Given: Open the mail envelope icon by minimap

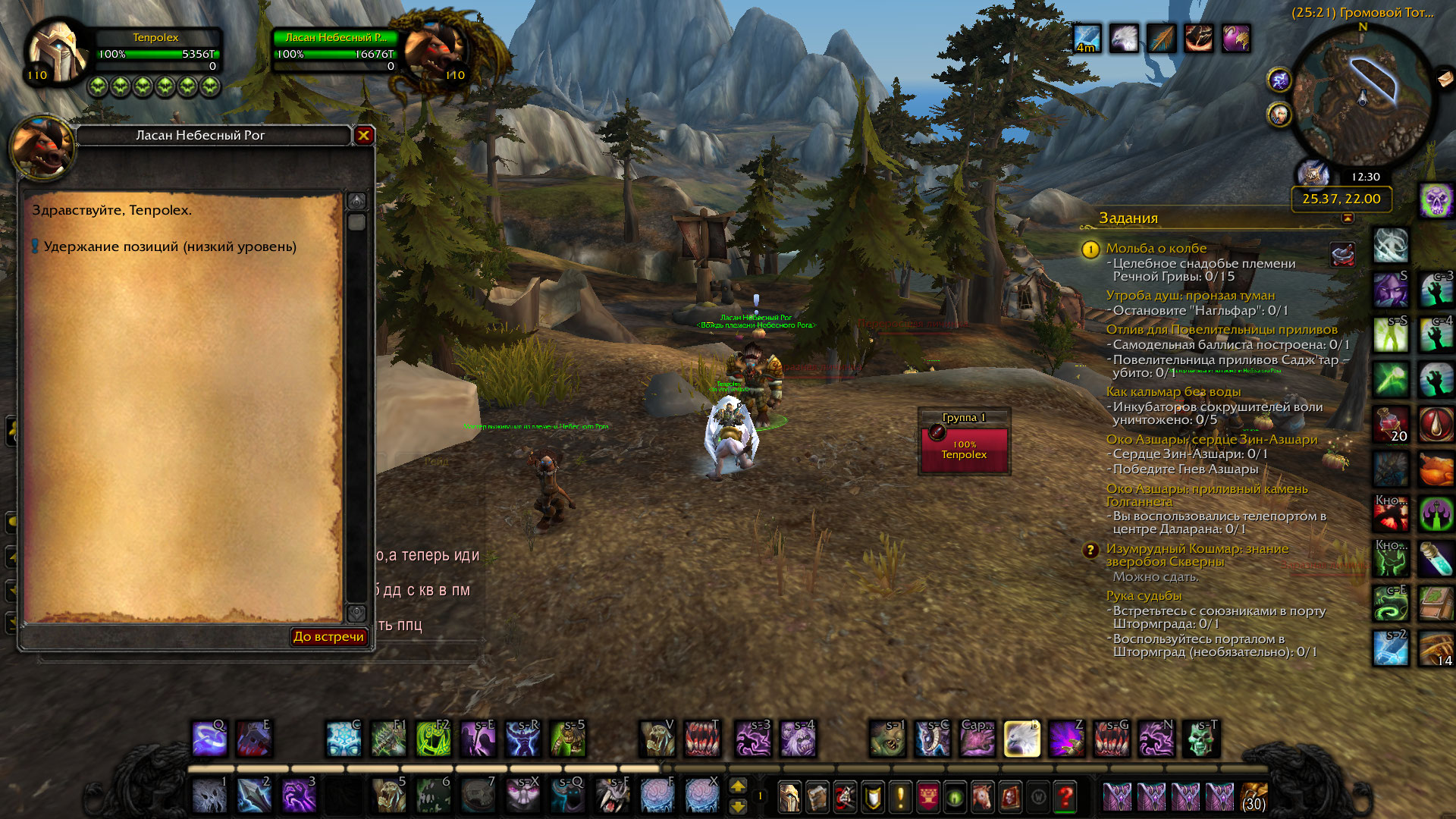Looking at the screenshot, I should pos(1445,78).
